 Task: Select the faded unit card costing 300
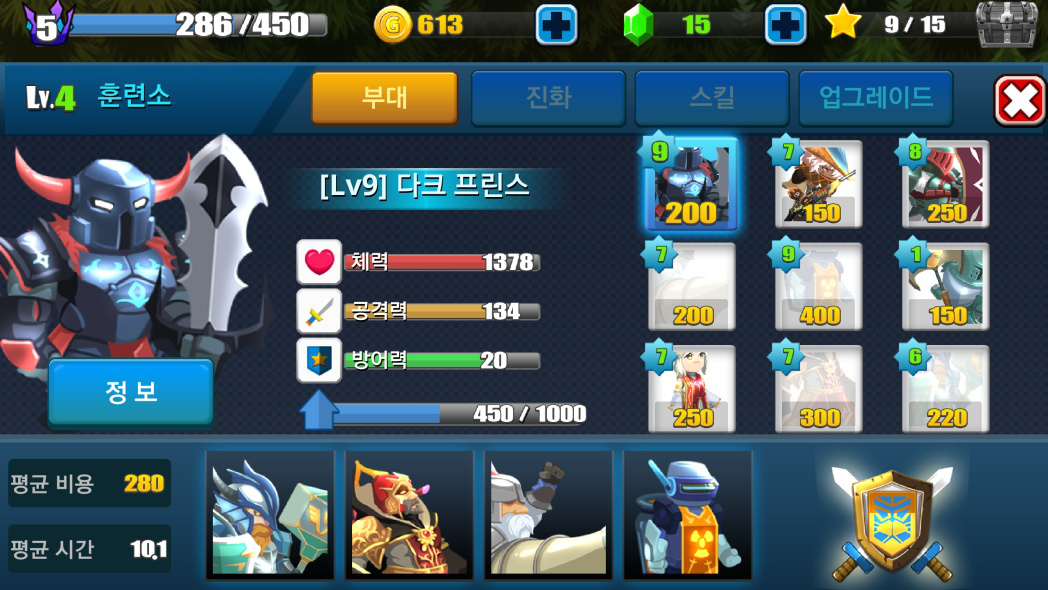(819, 389)
